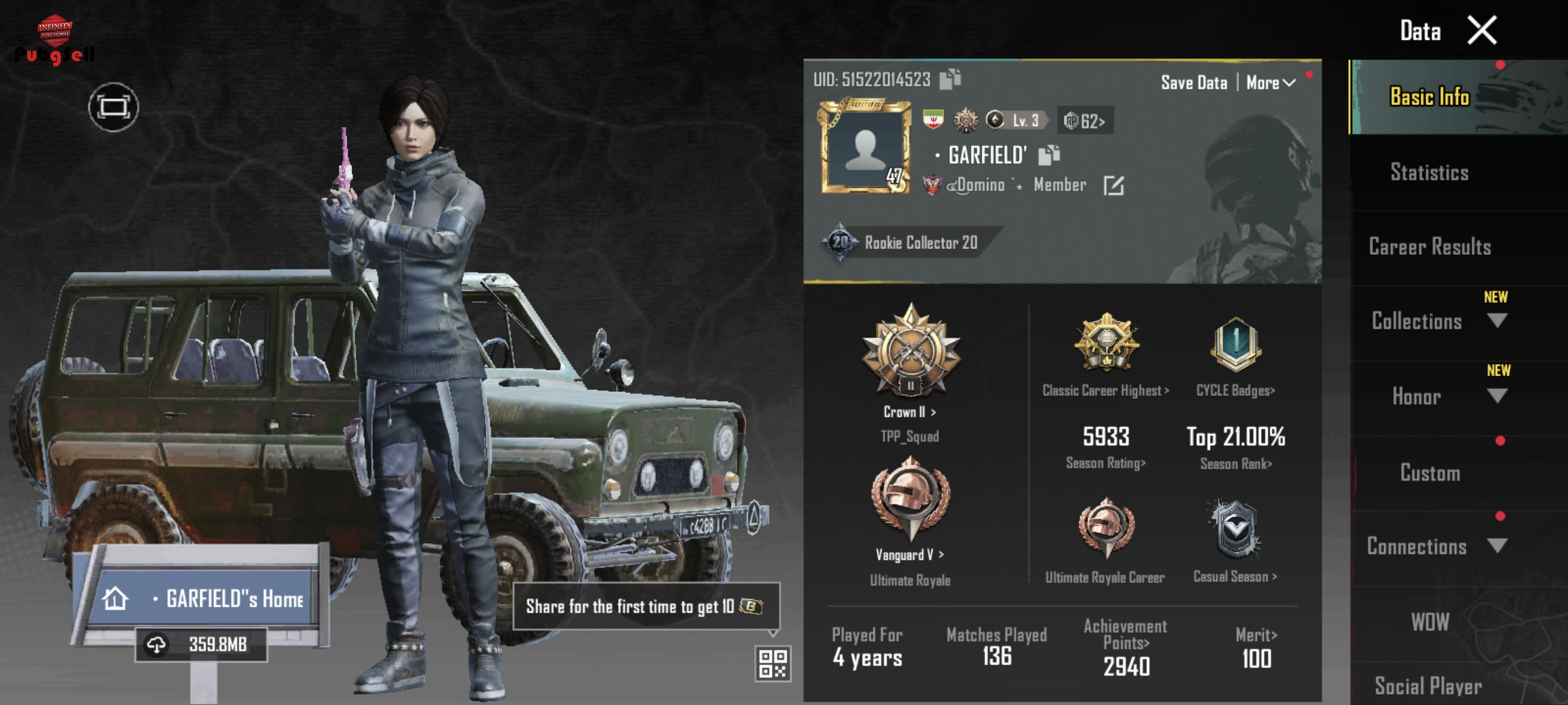
Task: Open the Career Results tab
Action: [1429, 247]
